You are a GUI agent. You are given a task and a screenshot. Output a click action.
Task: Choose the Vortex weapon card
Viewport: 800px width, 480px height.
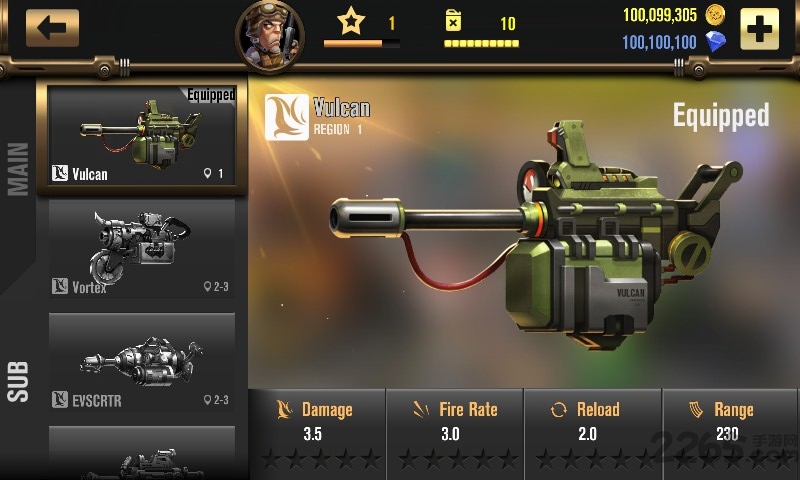(142, 247)
